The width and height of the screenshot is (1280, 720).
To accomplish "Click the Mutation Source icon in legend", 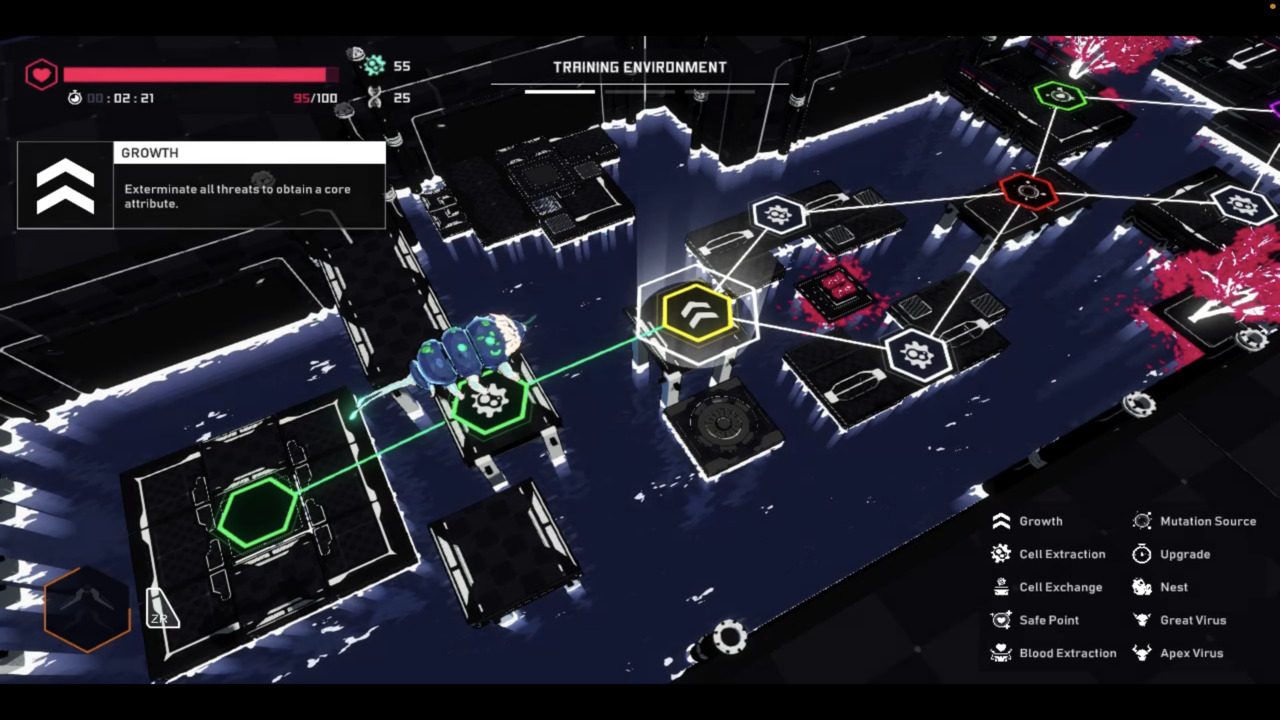I will pyautogui.click(x=1142, y=521).
